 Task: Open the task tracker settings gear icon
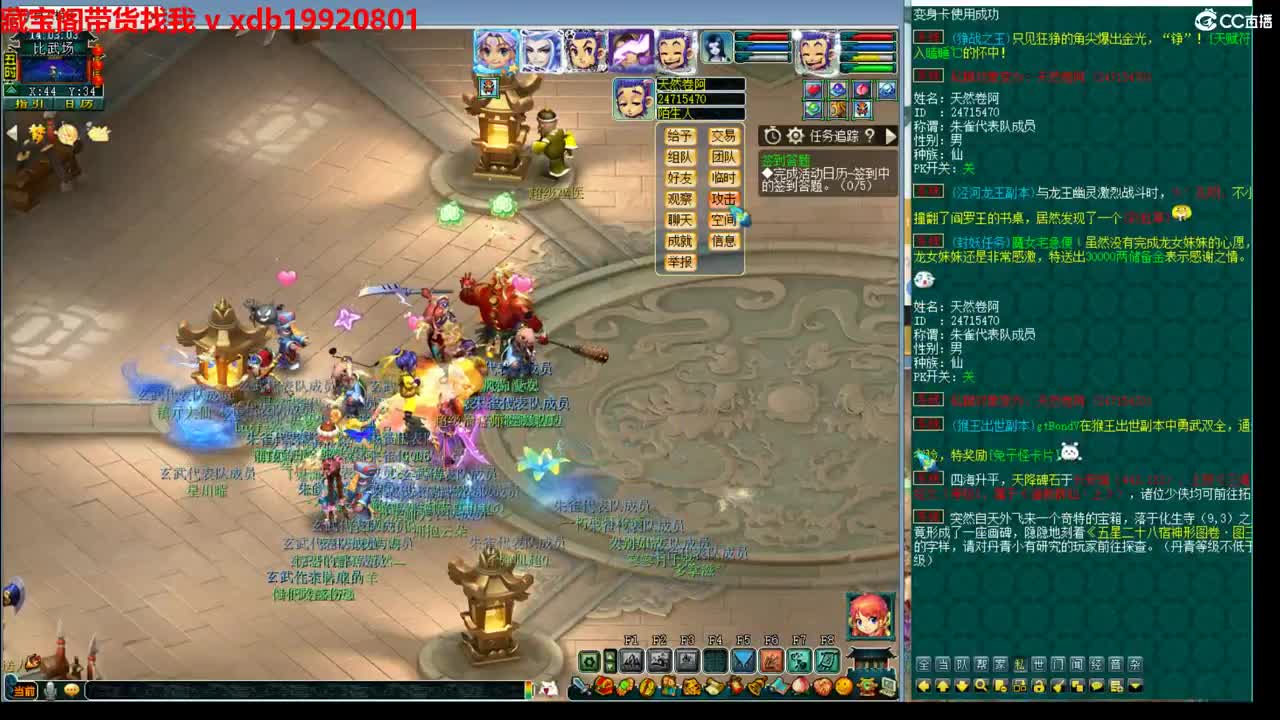[x=796, y=135]
